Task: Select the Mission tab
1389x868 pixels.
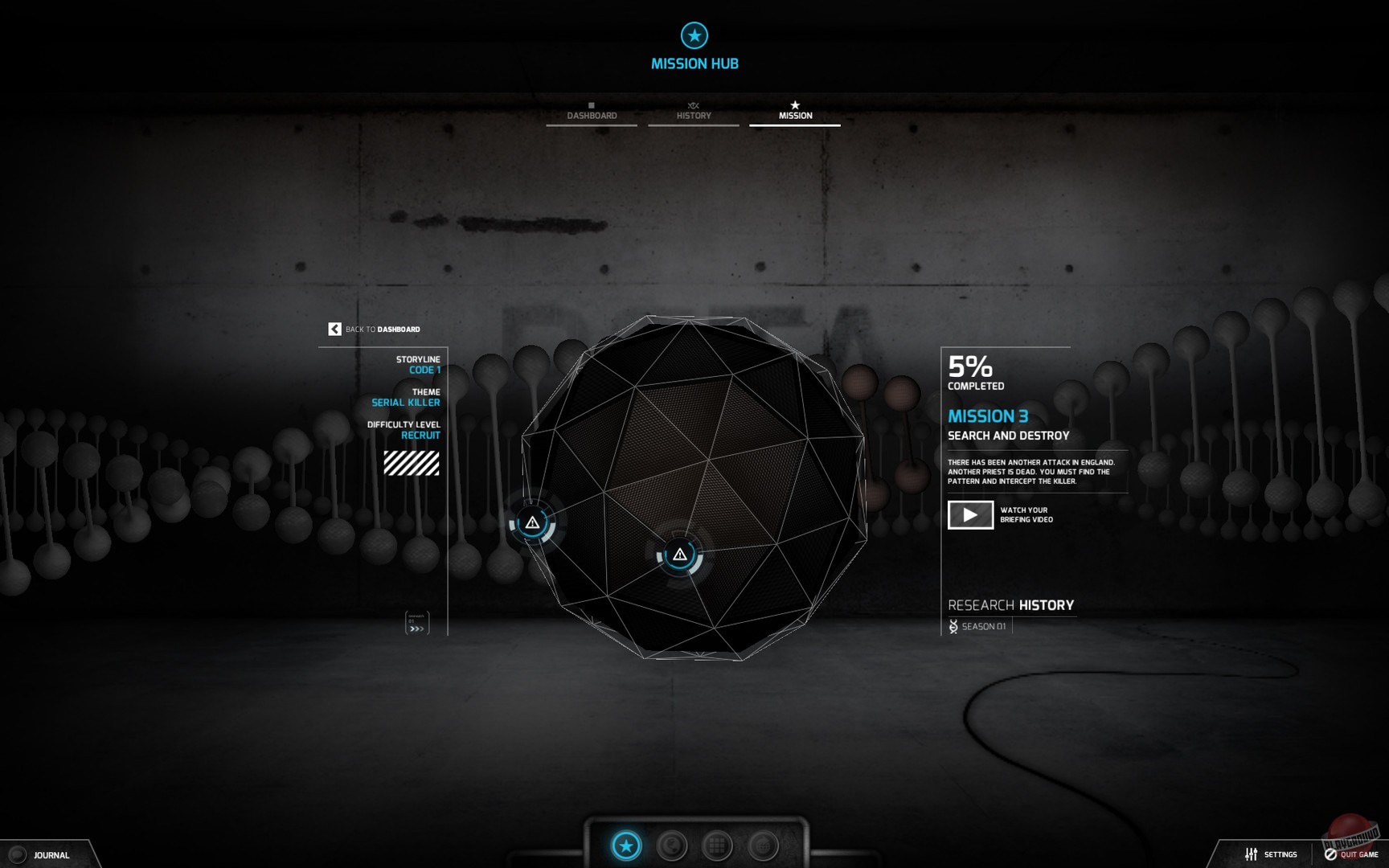Action: click(795, 114)
